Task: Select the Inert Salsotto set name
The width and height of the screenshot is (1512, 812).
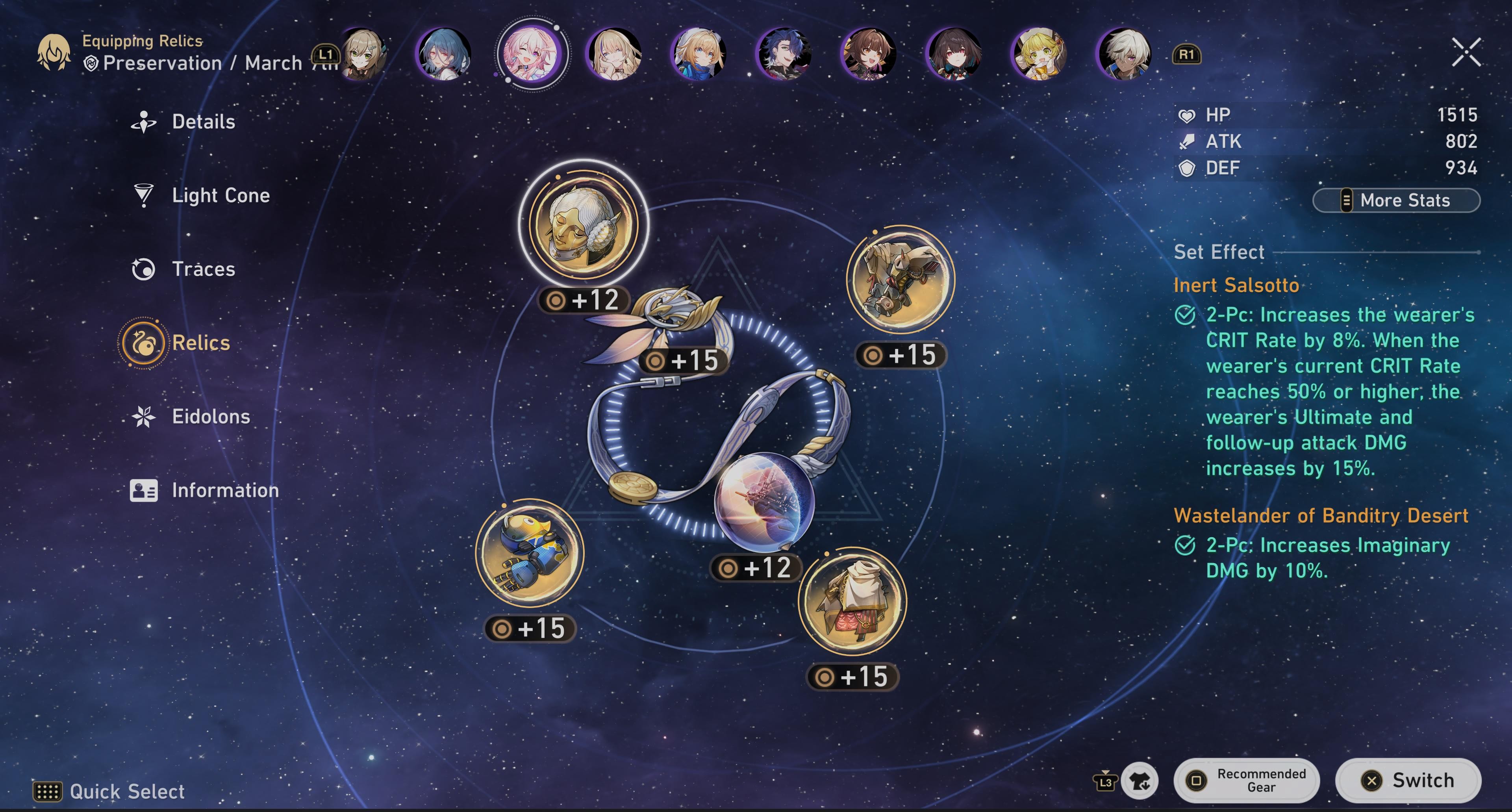Action: pyautogui.click(x=1236, y=285)
